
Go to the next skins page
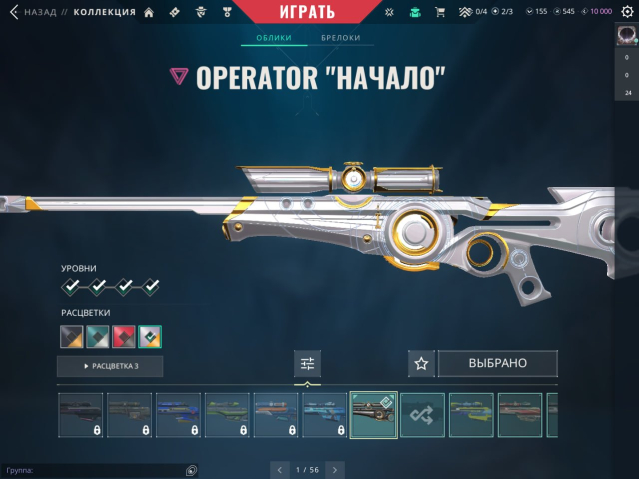(335, 469)
